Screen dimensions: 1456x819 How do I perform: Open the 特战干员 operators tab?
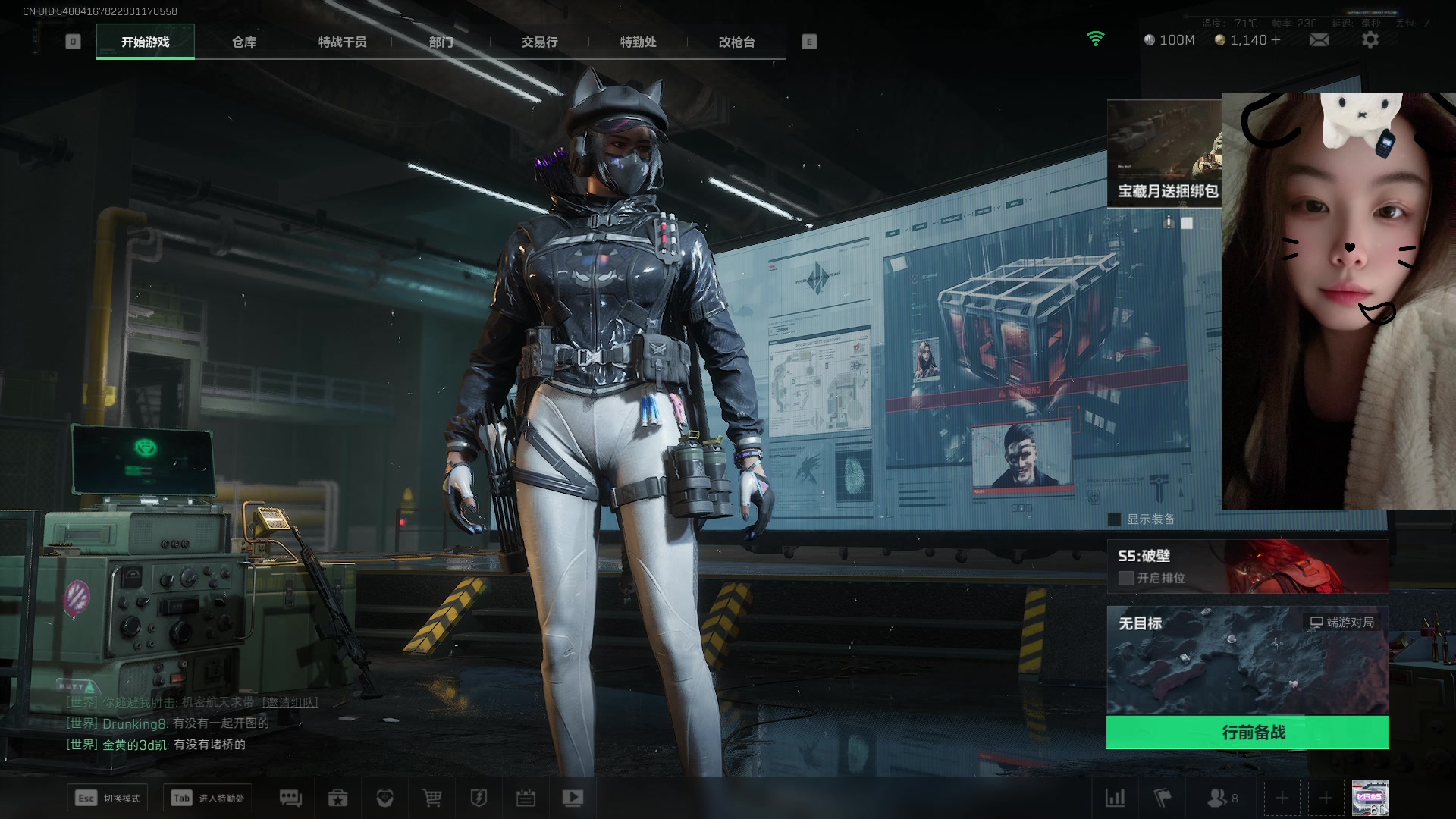(x=342, y=42)
